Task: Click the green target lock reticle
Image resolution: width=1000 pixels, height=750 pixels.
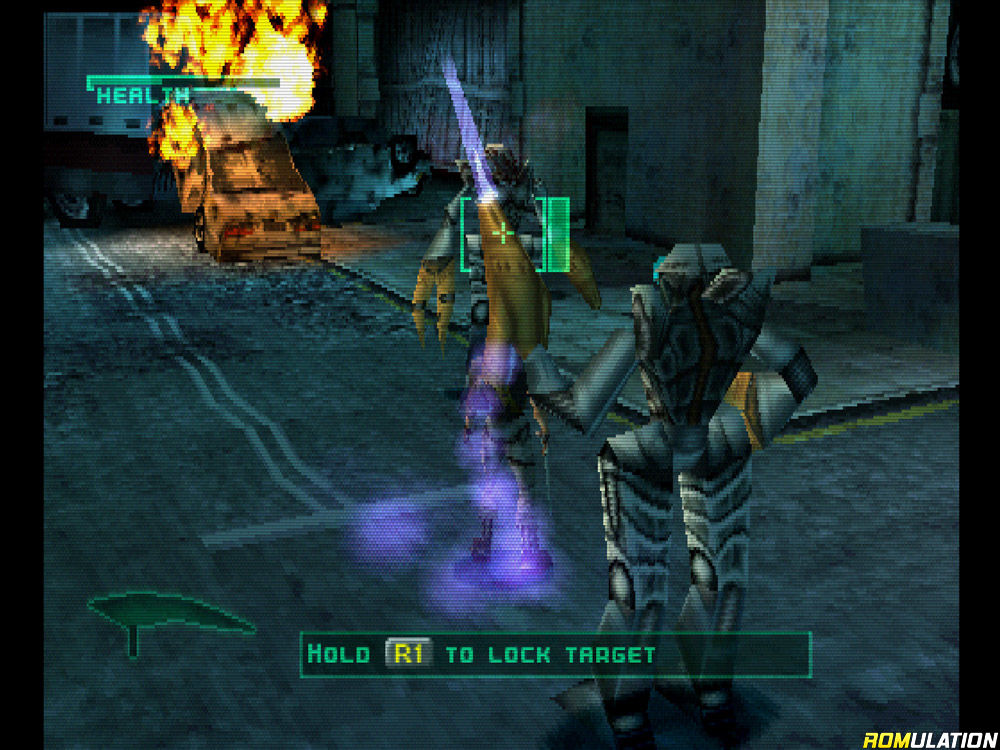Action: [504, 234]
